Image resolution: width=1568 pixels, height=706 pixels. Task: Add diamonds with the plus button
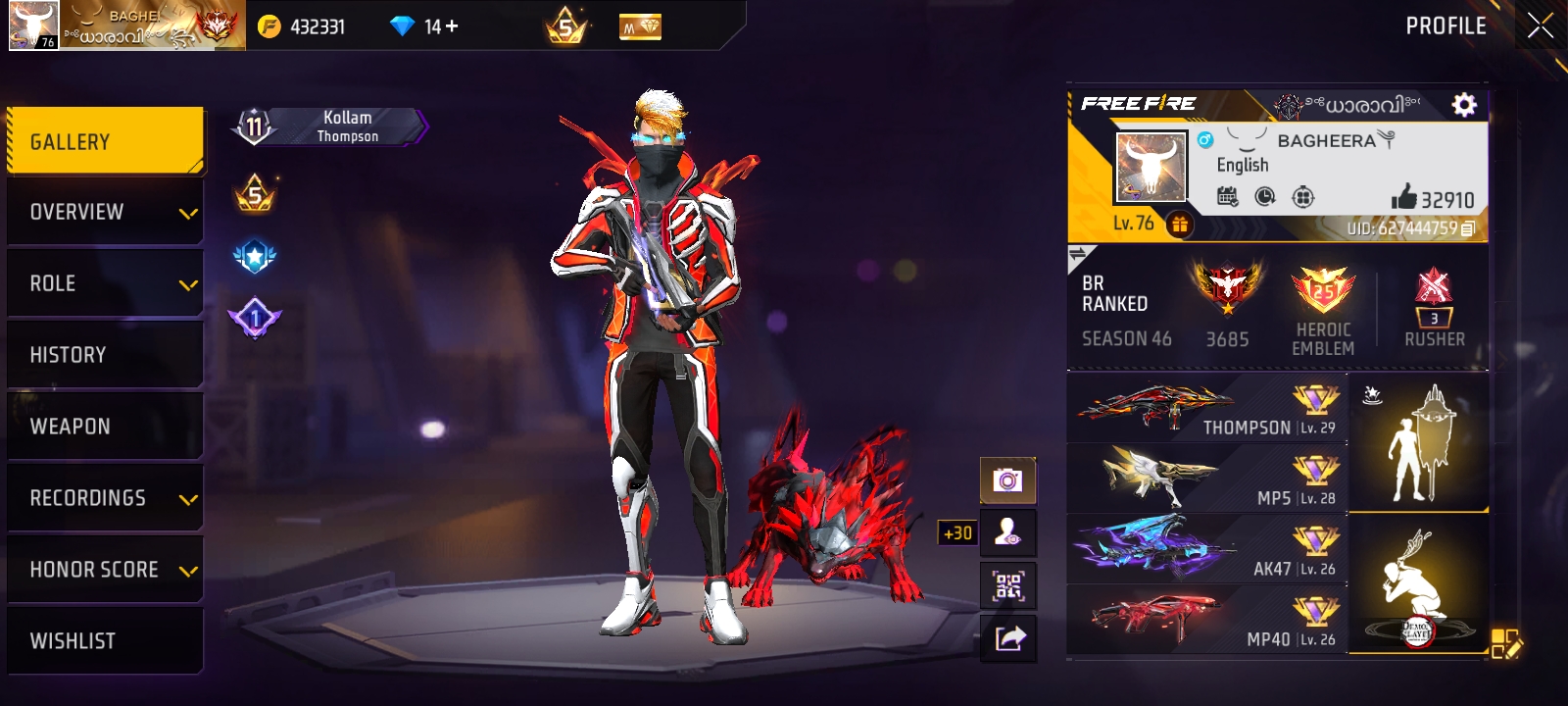452,26
